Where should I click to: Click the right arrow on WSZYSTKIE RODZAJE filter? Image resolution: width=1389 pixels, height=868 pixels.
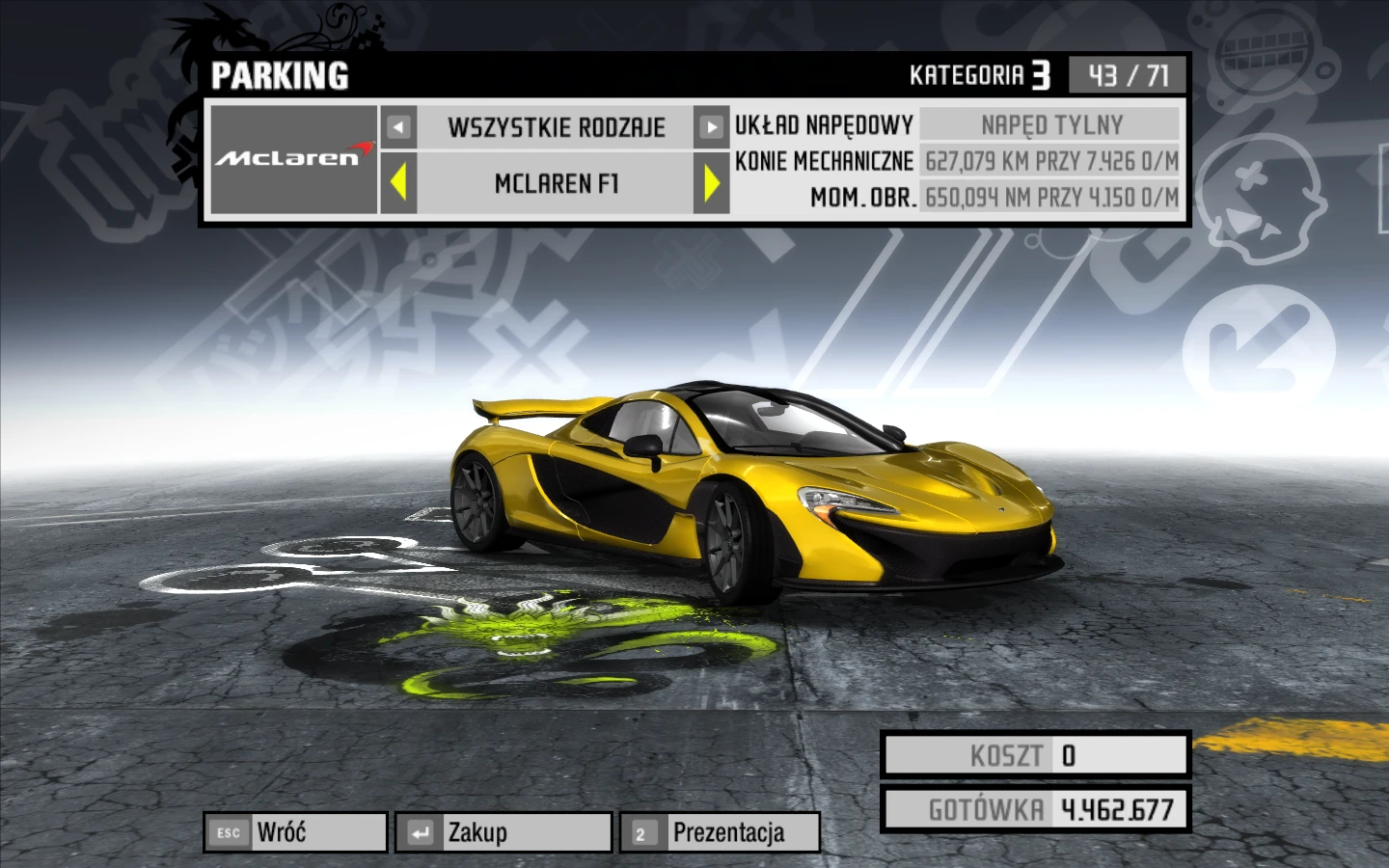[x=714, y=126]
